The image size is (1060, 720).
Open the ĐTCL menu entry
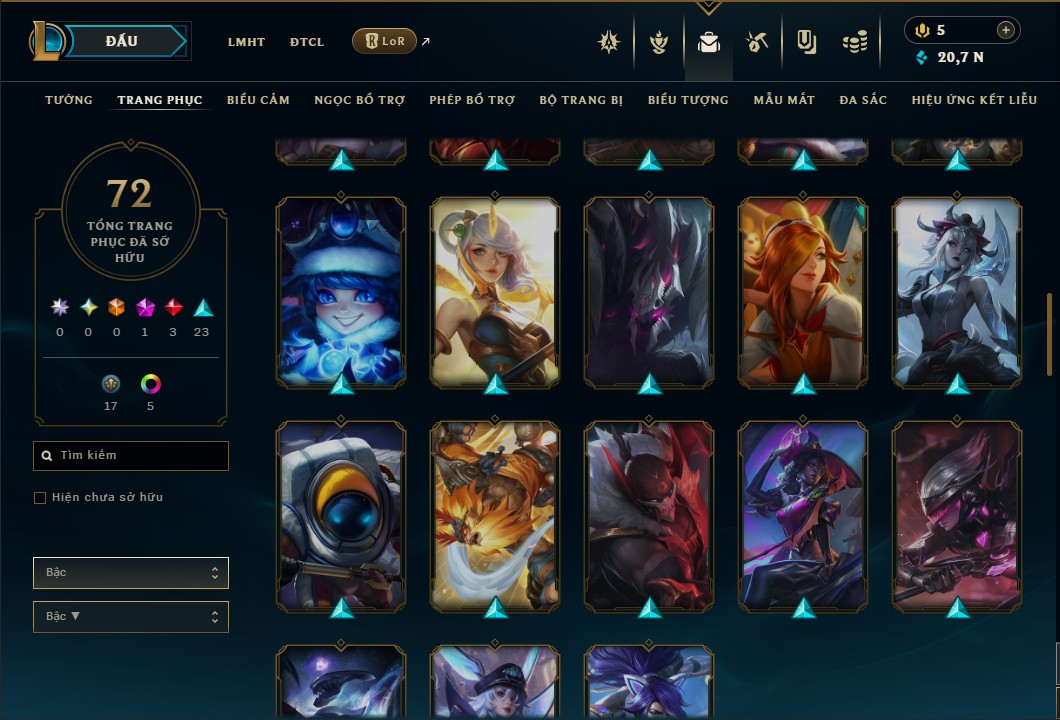click(x=307, y=42)
